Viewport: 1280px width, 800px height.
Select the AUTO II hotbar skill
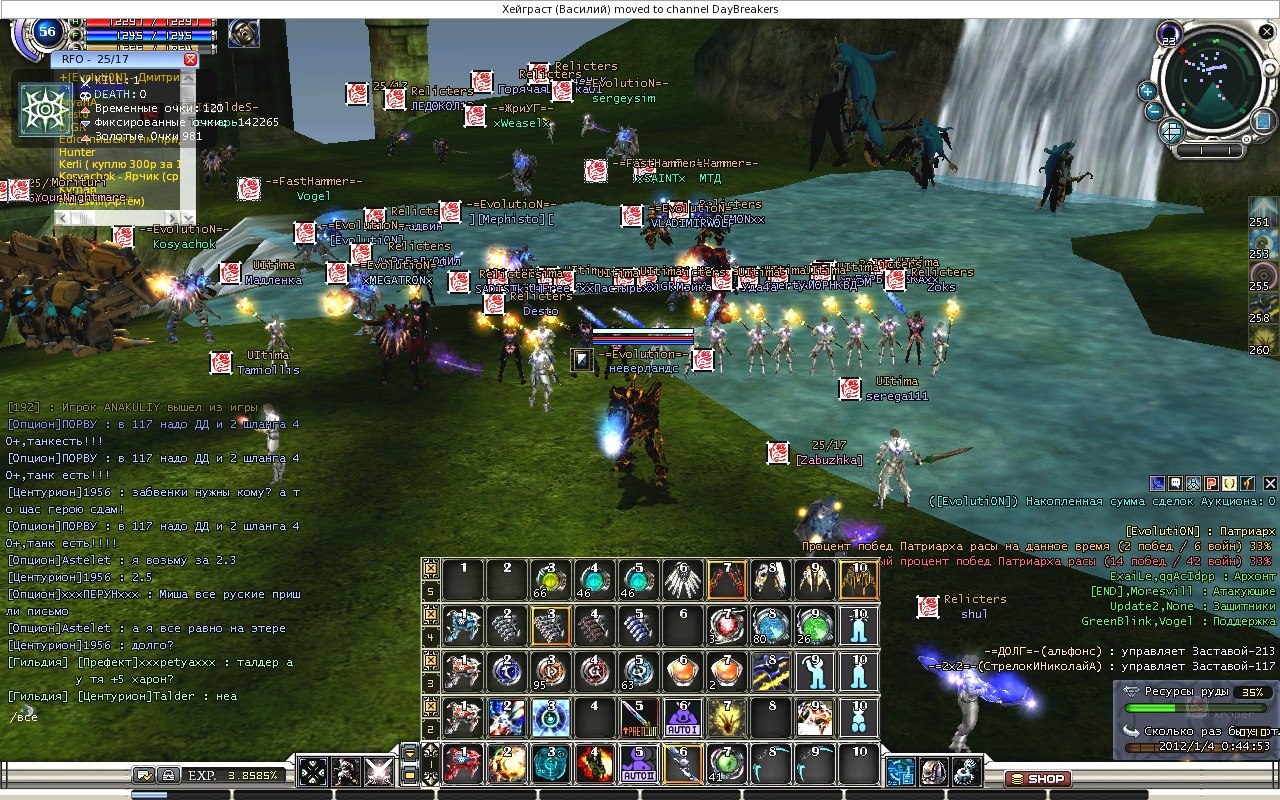point(638,764)
